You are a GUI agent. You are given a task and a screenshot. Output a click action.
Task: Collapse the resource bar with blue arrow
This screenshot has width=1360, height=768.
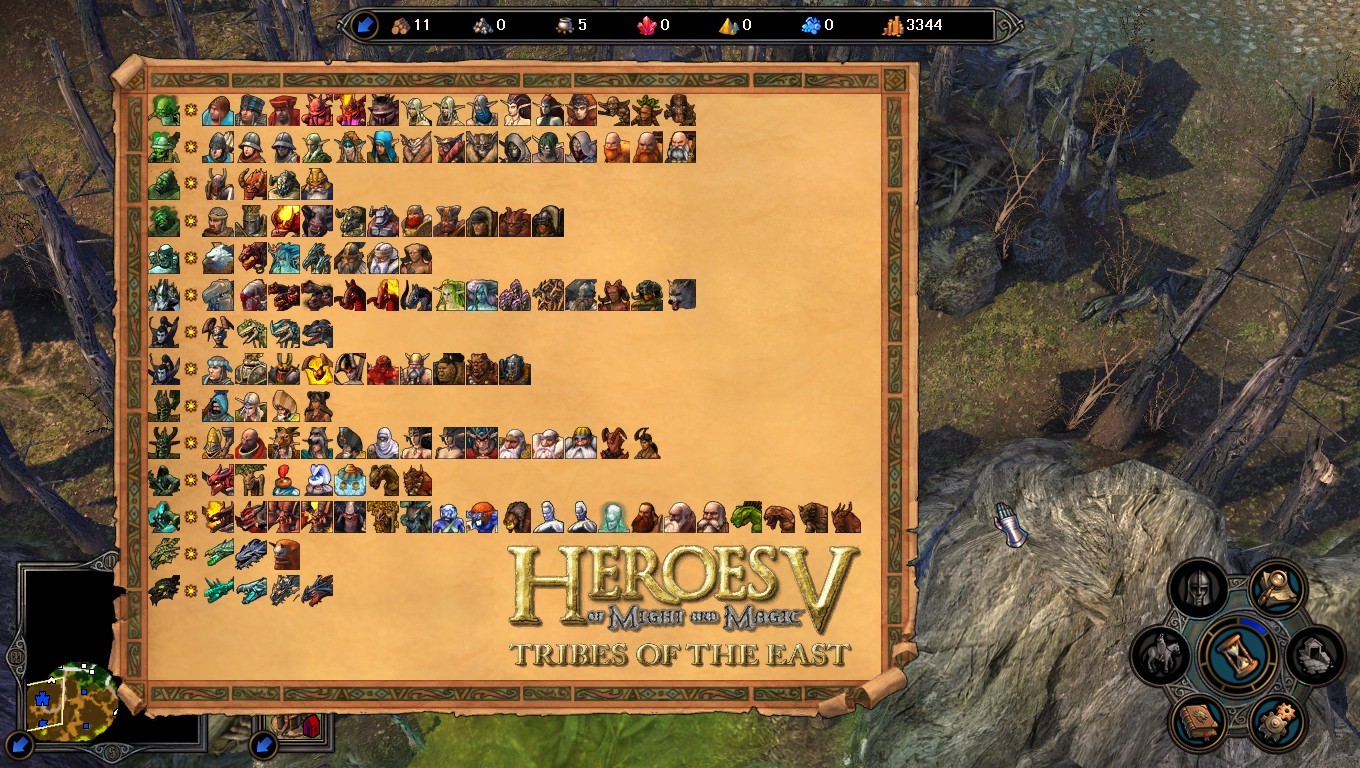click(x=363, y=25)
